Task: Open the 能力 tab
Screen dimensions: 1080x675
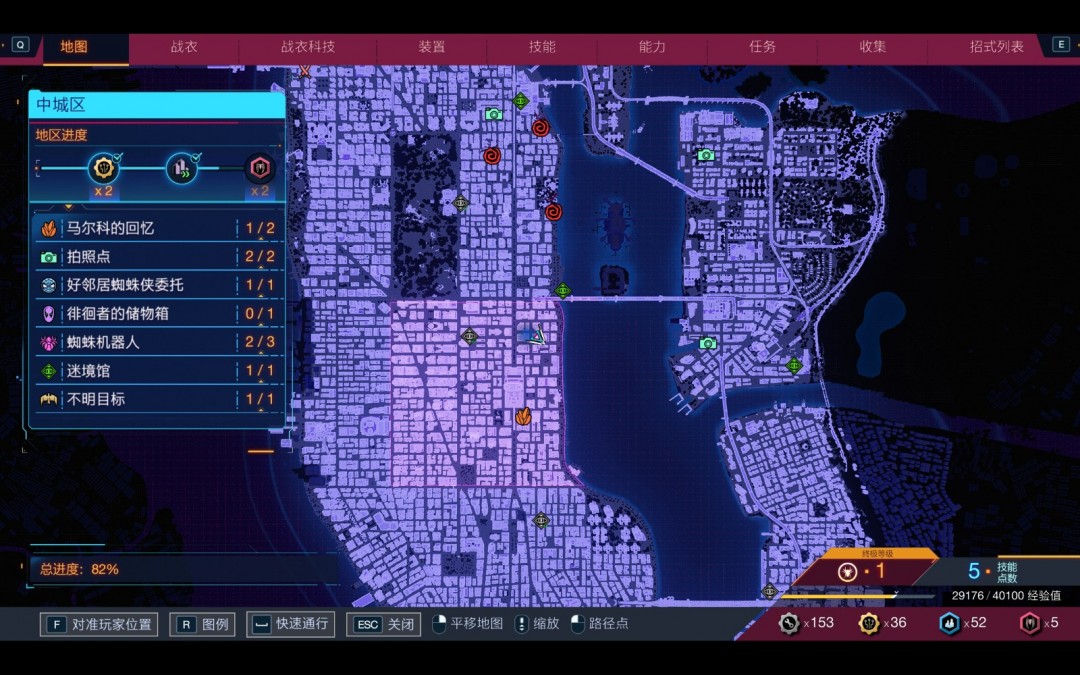Action: [652, 47]
